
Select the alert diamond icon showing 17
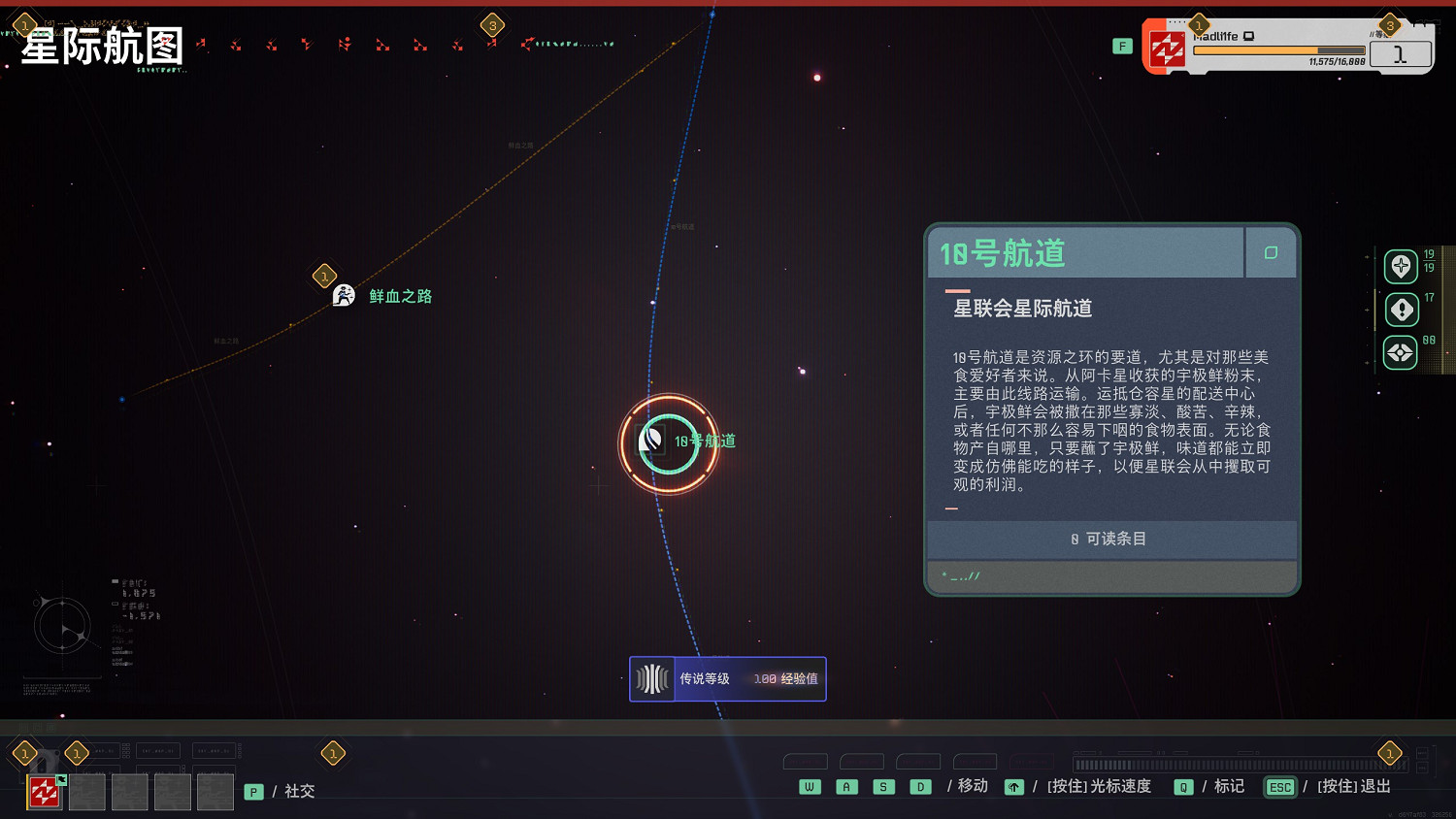1401,310
